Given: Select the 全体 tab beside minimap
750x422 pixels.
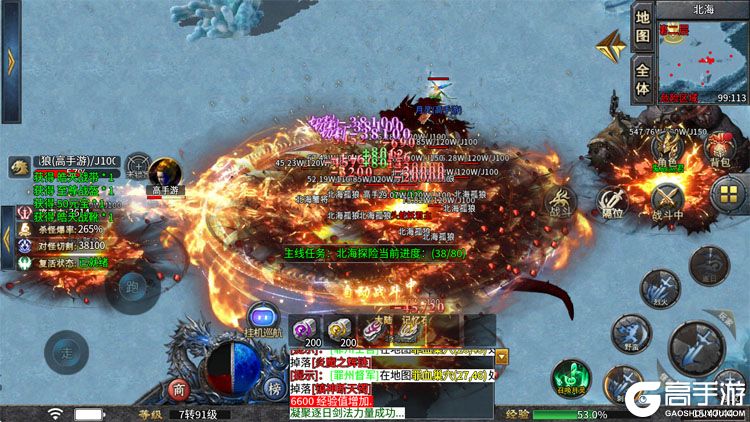Looking at the screenshot, I should click(643, 79).
